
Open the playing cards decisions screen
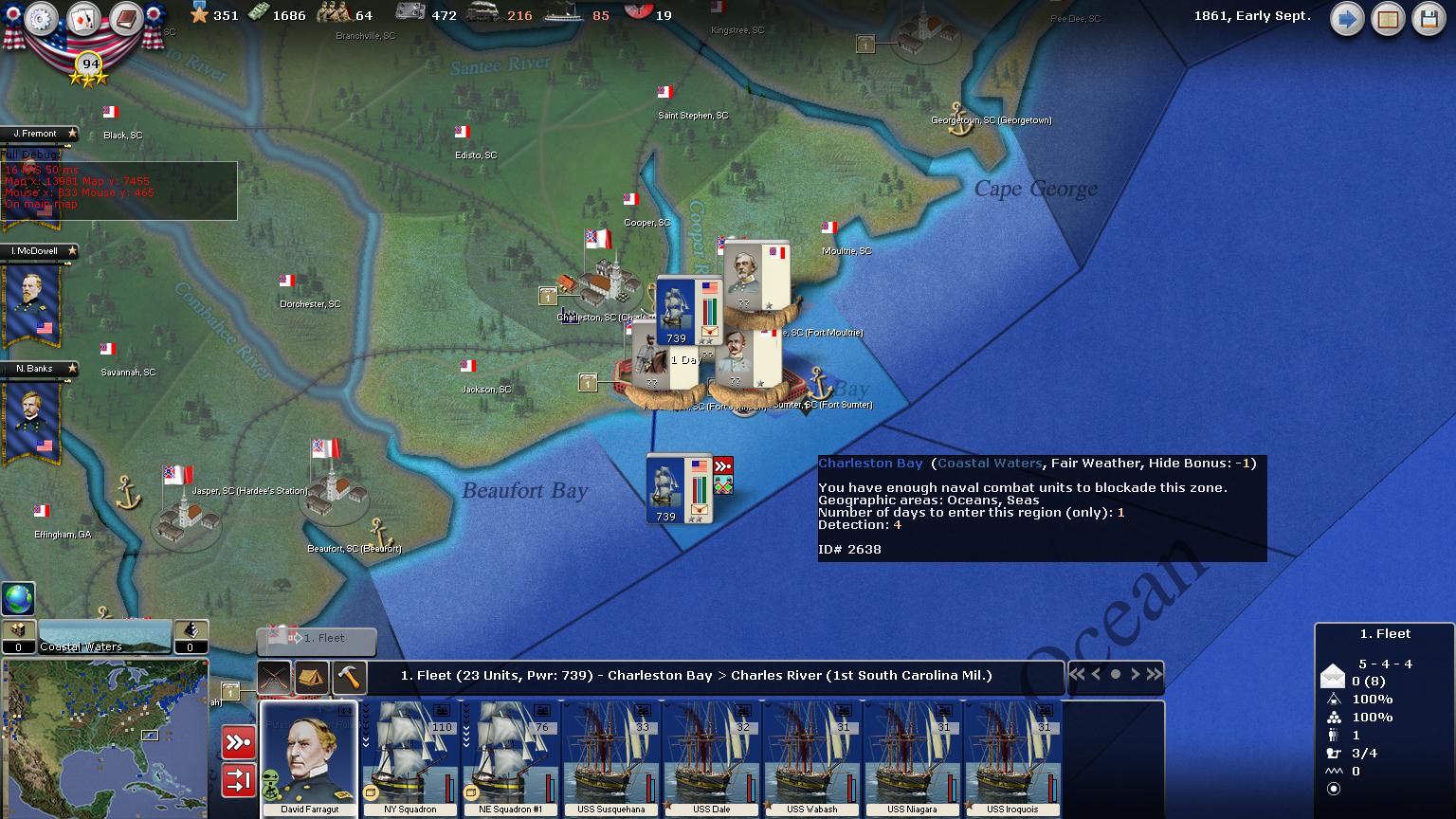point(84,19)
